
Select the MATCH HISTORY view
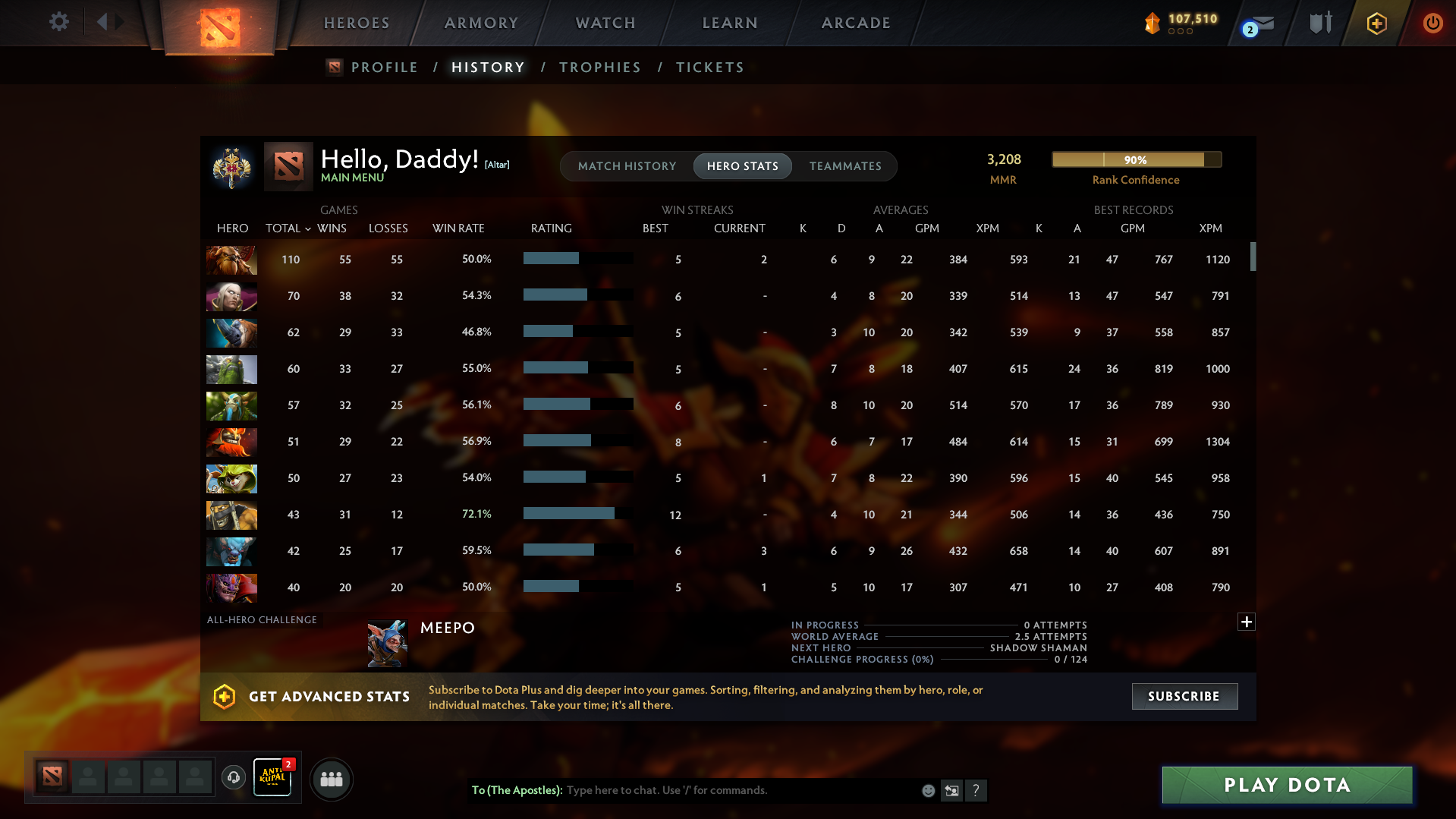coord(627,166)
